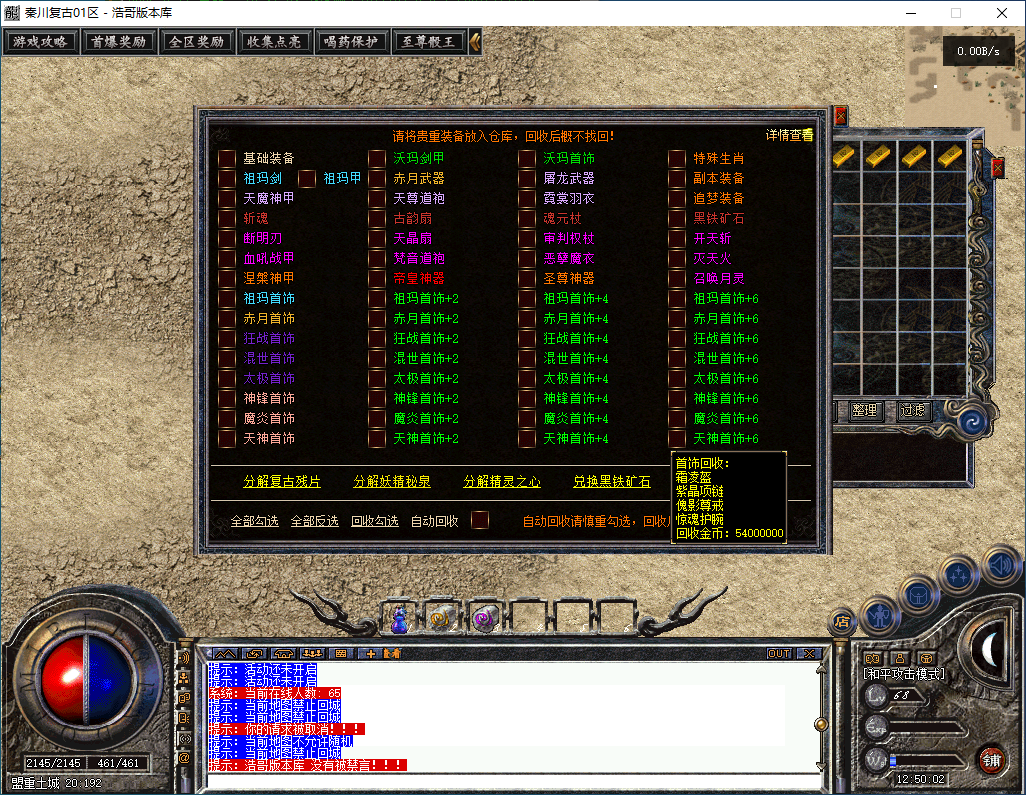
Task: Click the 全区奖励 button
Action: 195,42
